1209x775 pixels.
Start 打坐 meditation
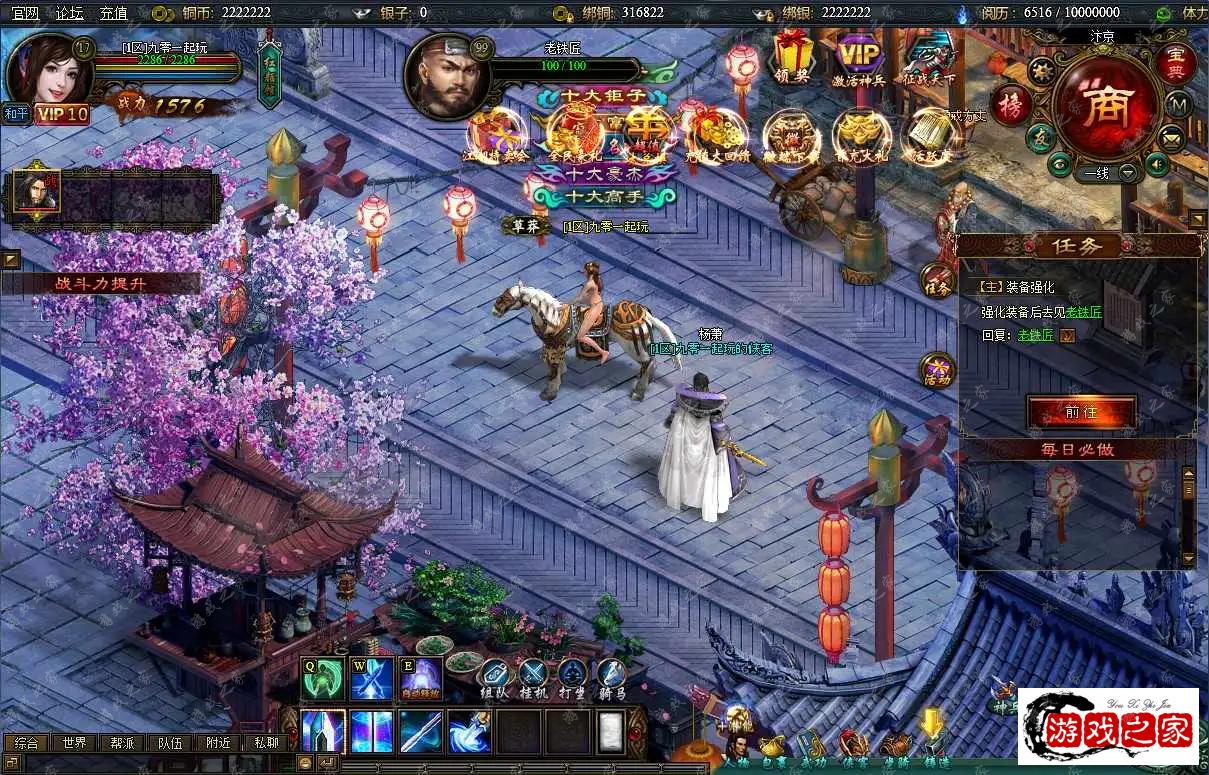(572, 680)
